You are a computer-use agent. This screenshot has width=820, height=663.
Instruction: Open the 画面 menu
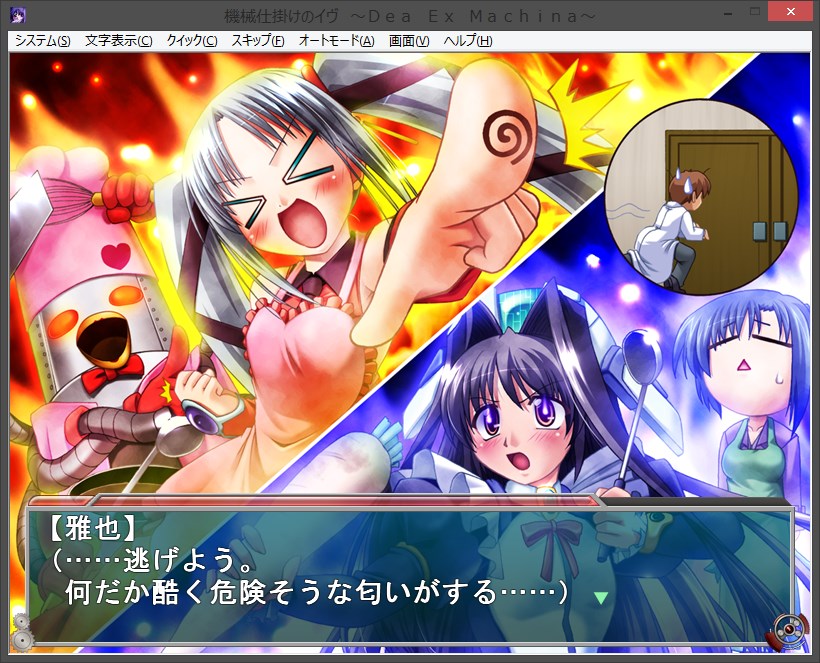point(408,41)
